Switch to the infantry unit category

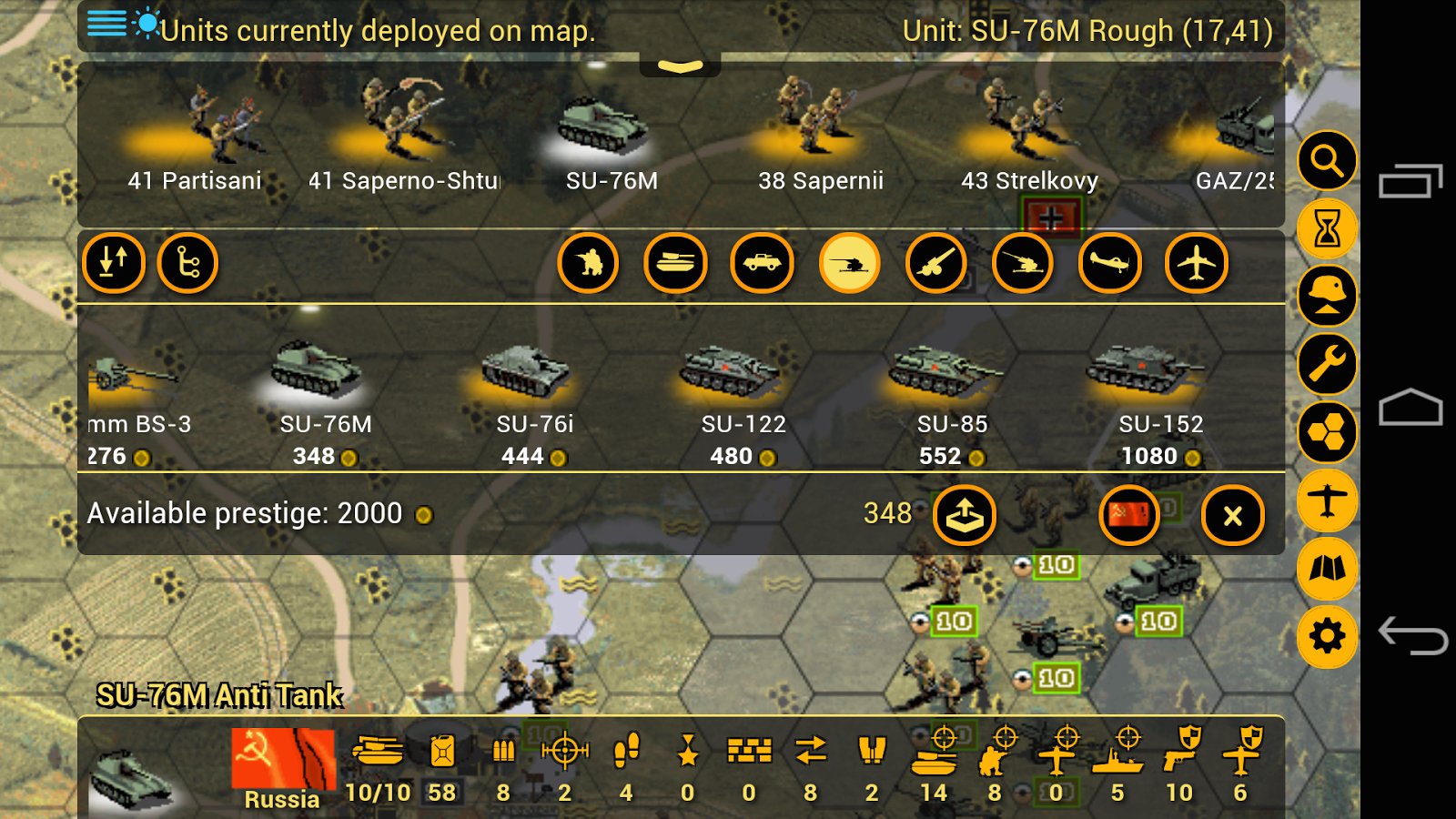coord(589,264)
